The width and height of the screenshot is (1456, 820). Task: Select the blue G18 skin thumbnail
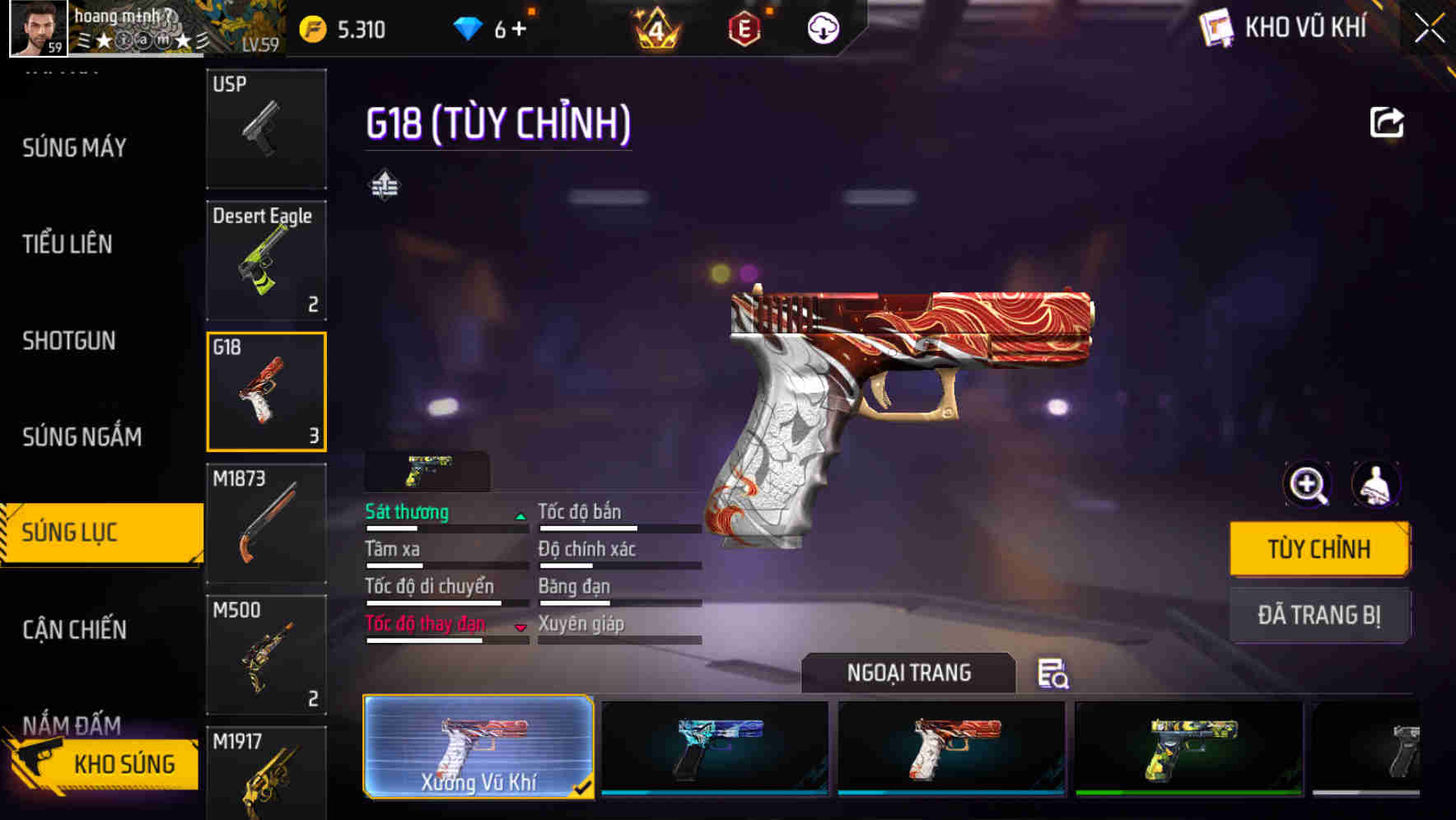(x=713, y=749)
